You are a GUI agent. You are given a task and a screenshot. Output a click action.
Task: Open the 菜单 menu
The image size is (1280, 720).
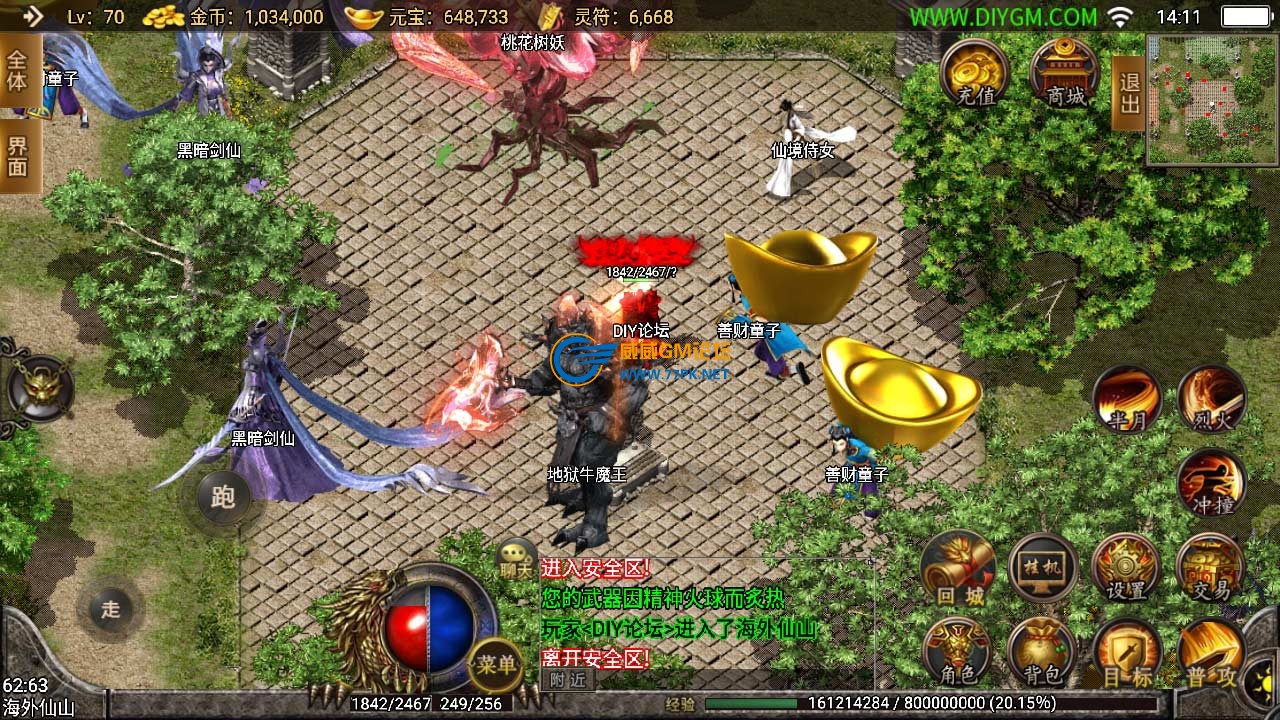click(x=495, y=664)
